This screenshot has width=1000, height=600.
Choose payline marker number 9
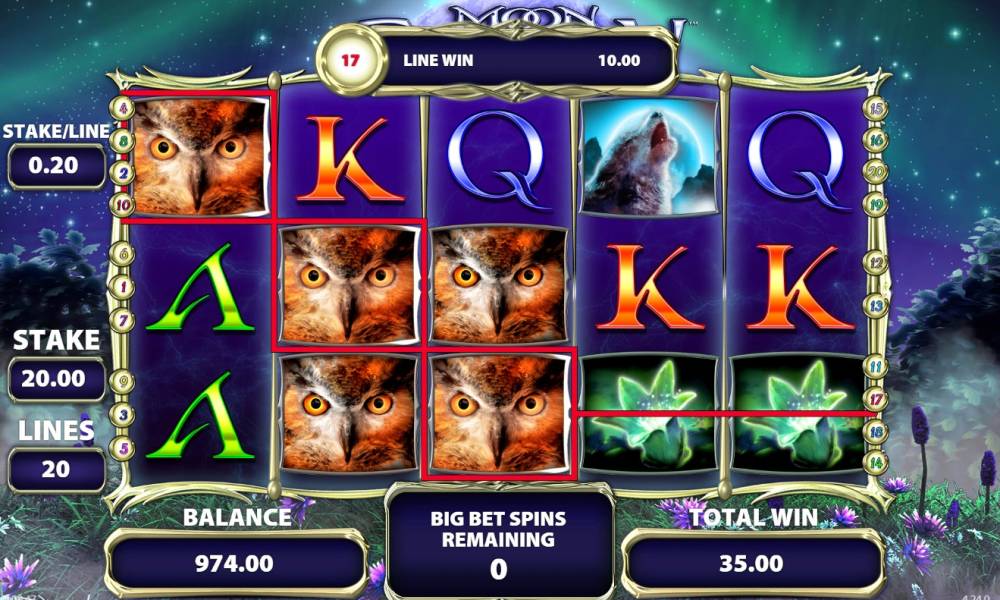coord(125,380)
